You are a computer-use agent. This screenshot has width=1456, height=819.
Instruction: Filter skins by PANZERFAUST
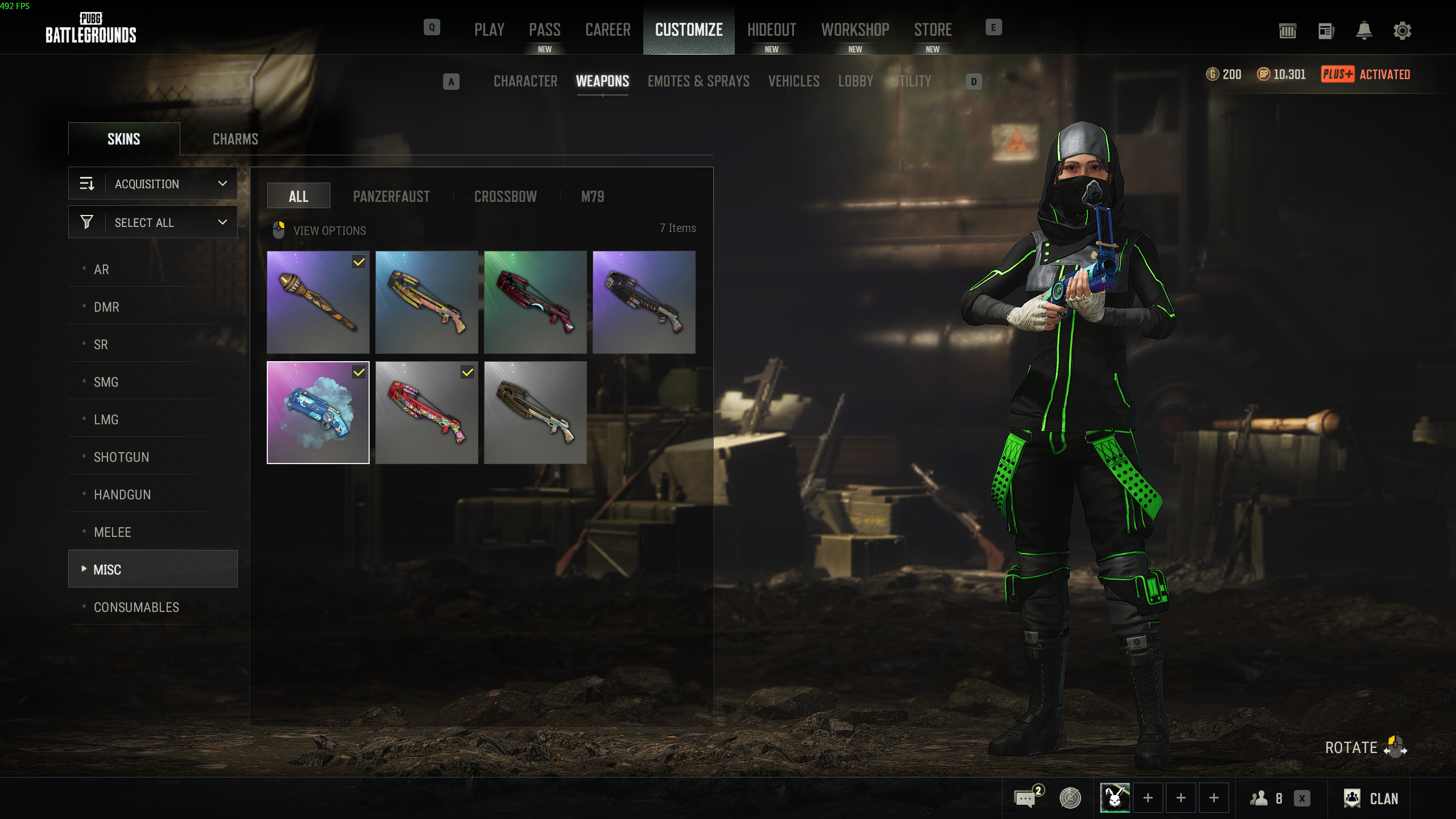click(391, 197)
